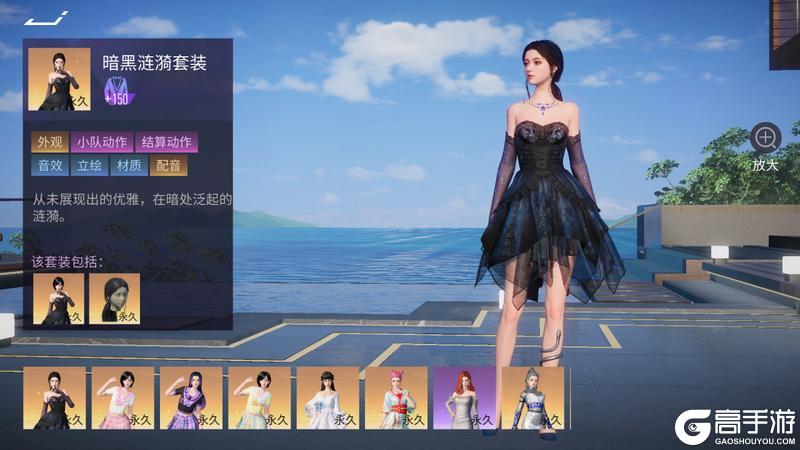Click the 暗黑涟漪套装 preview portrait
The height and width of the screenshot is (450, 800).
pos(59,79)
